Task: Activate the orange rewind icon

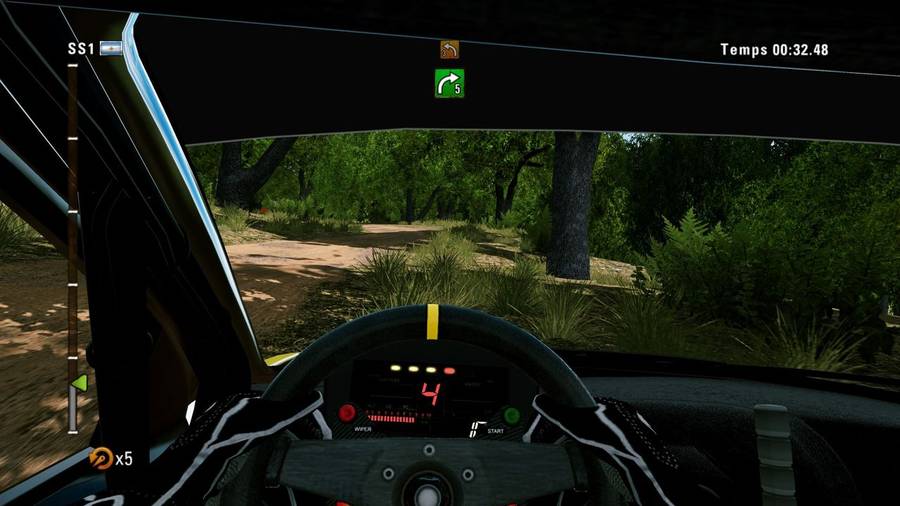Action: [99, 457]
